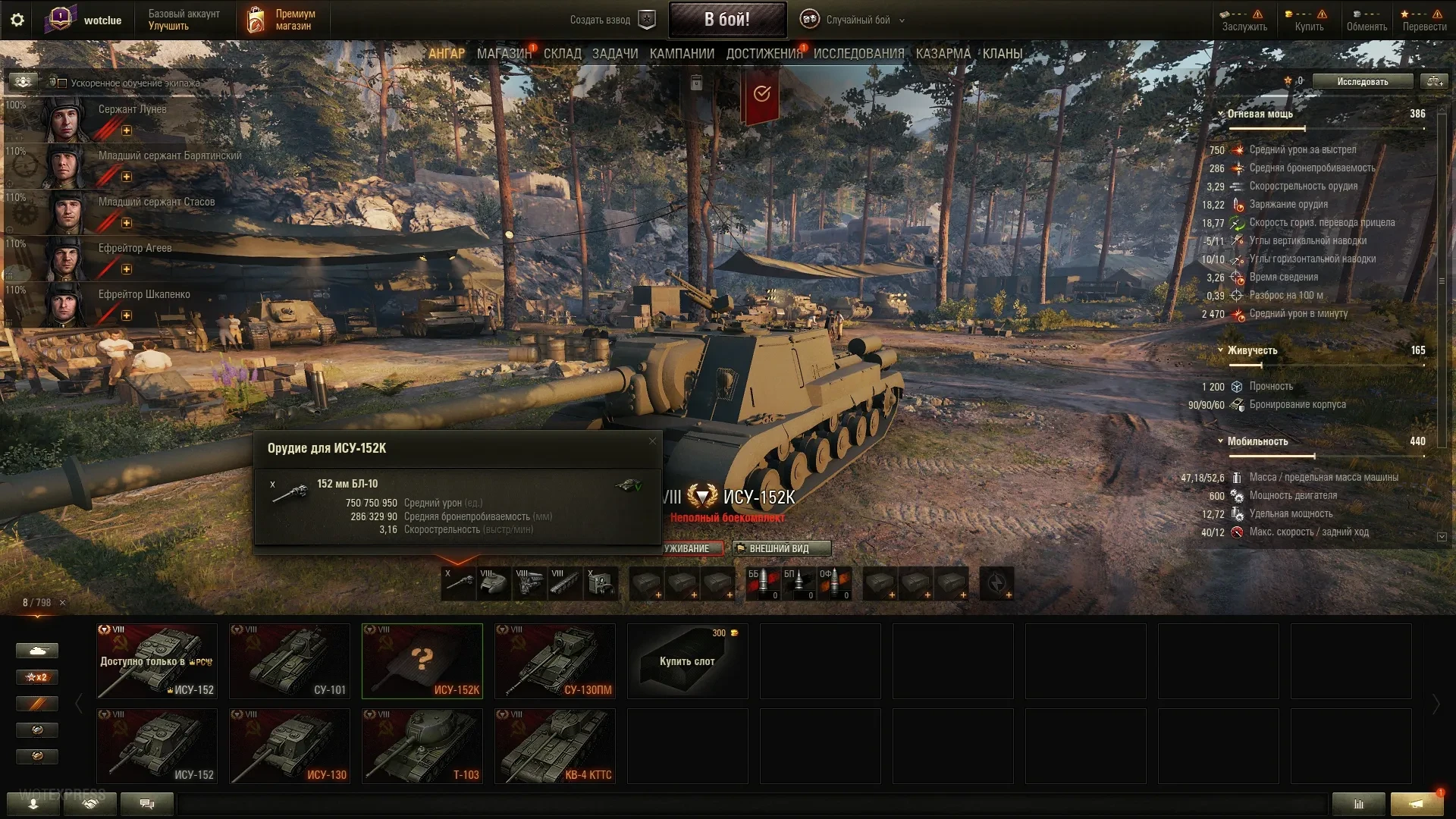Screen dimensions: 1456x819
Task: Toggle Ускоренное обучение экипажа checkbox
Action: pos(63,83)
